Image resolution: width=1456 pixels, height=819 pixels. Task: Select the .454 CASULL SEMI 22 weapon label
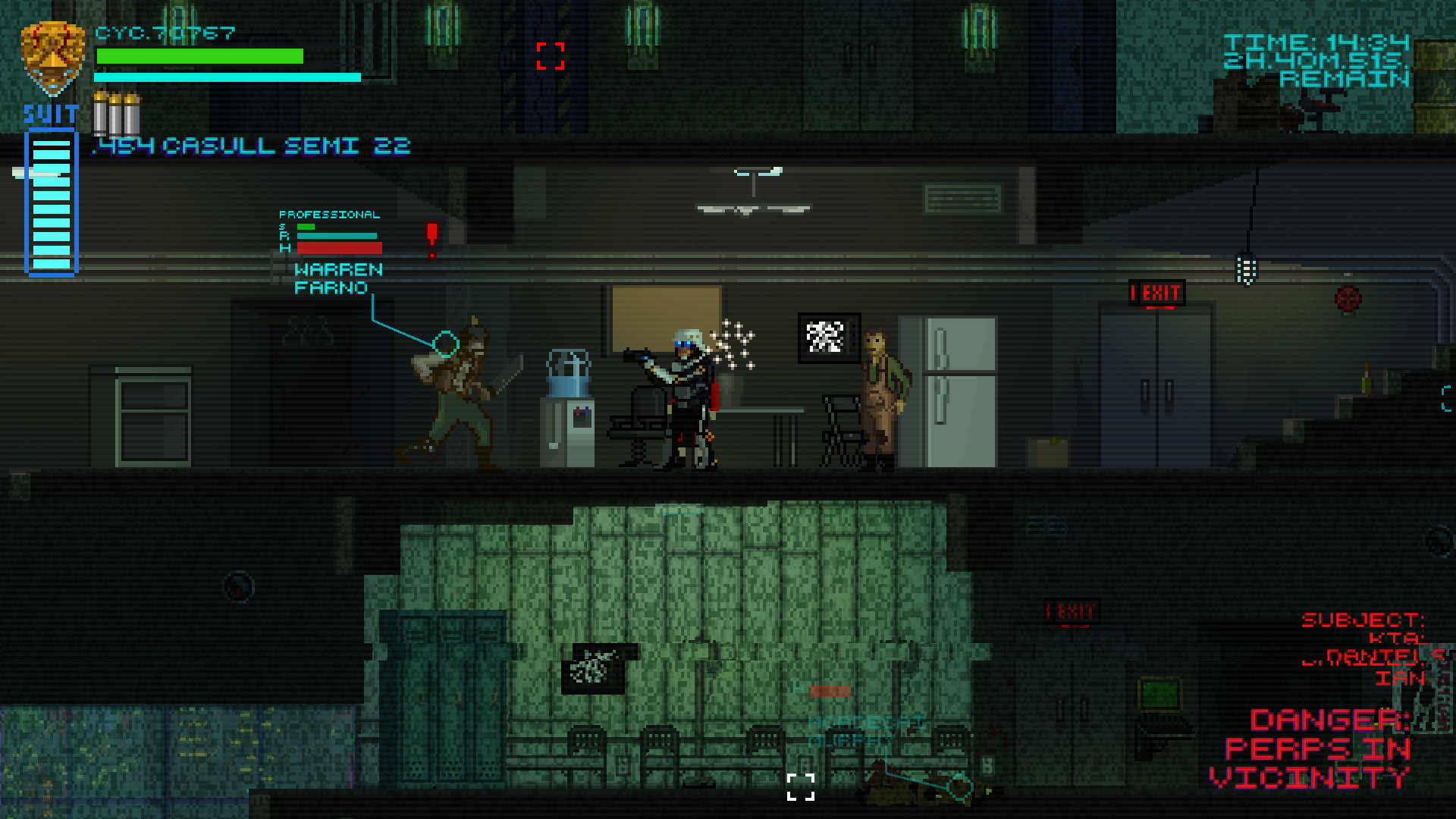[250, 146]
